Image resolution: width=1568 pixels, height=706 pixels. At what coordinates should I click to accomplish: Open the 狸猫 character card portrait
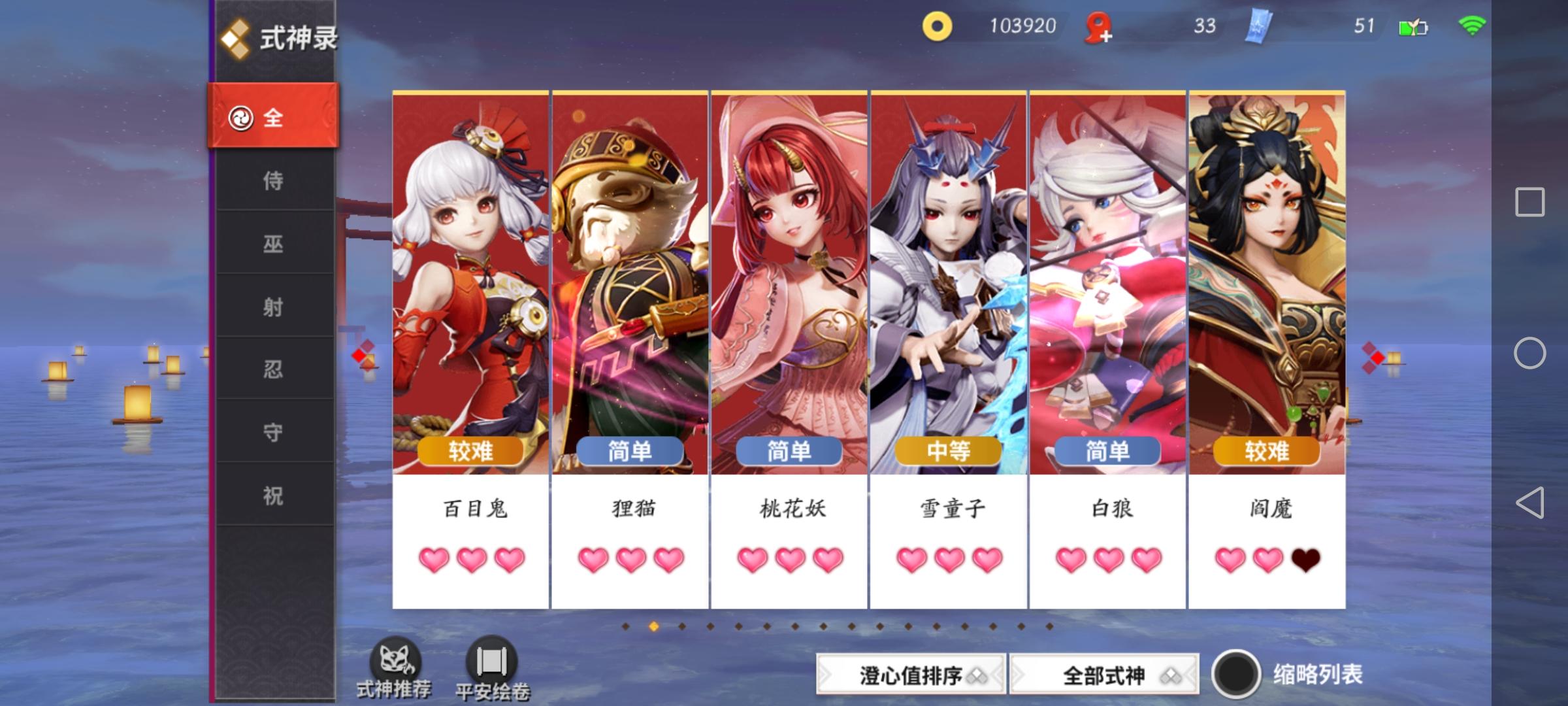[x=629, y=275]
